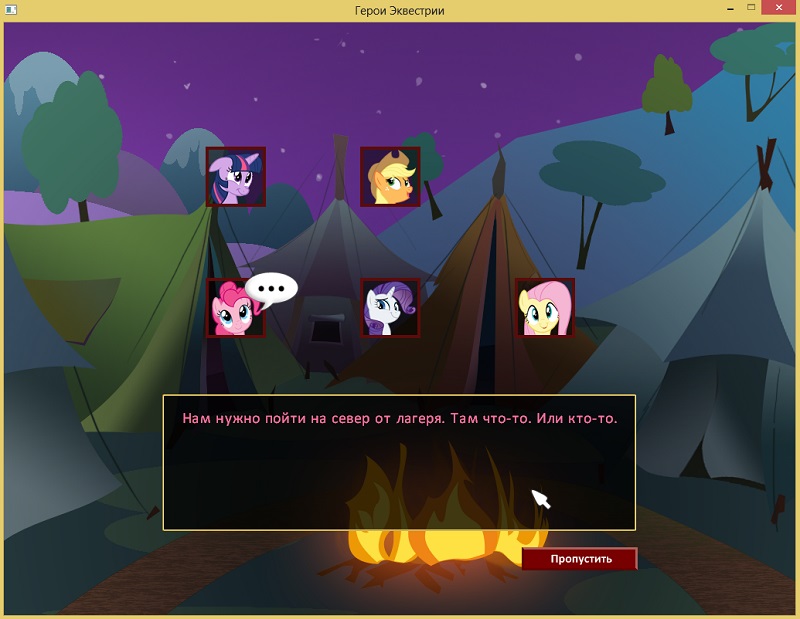Select the Rarity portrait
The image size is (800, 619).
tap(390, 308)
